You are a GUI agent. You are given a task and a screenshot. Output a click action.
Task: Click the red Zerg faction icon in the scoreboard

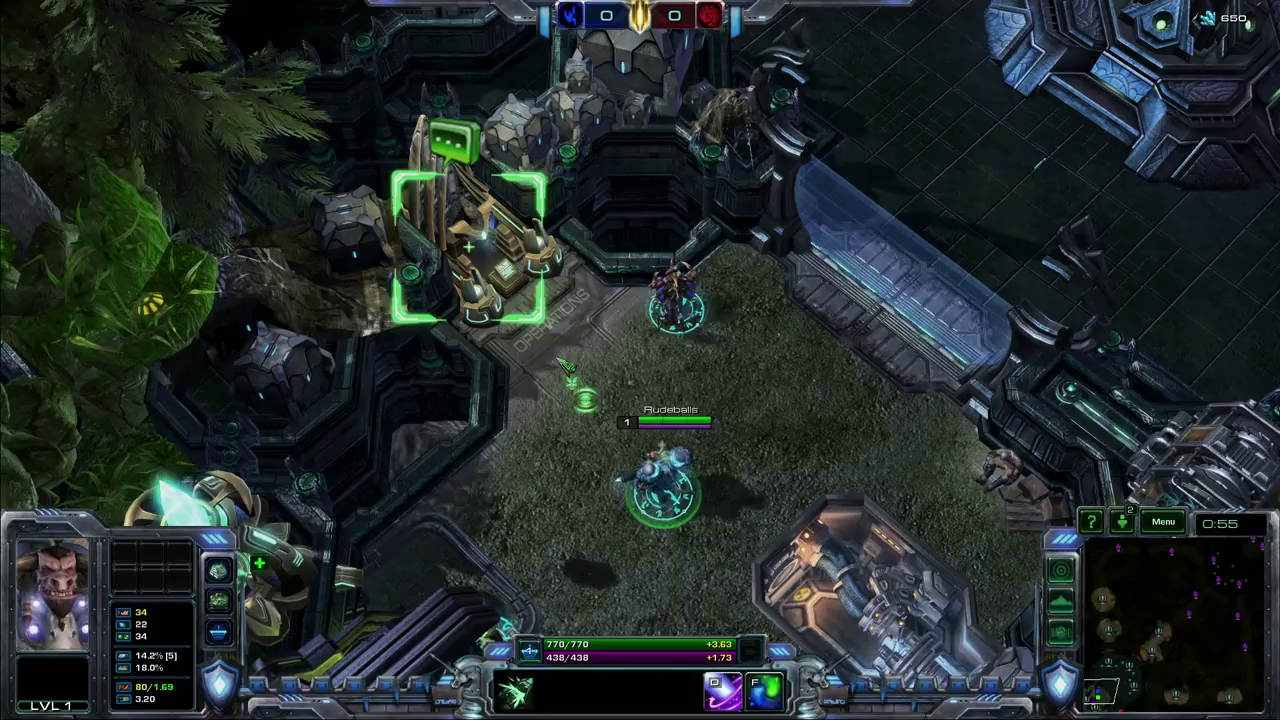pos(710,15)
